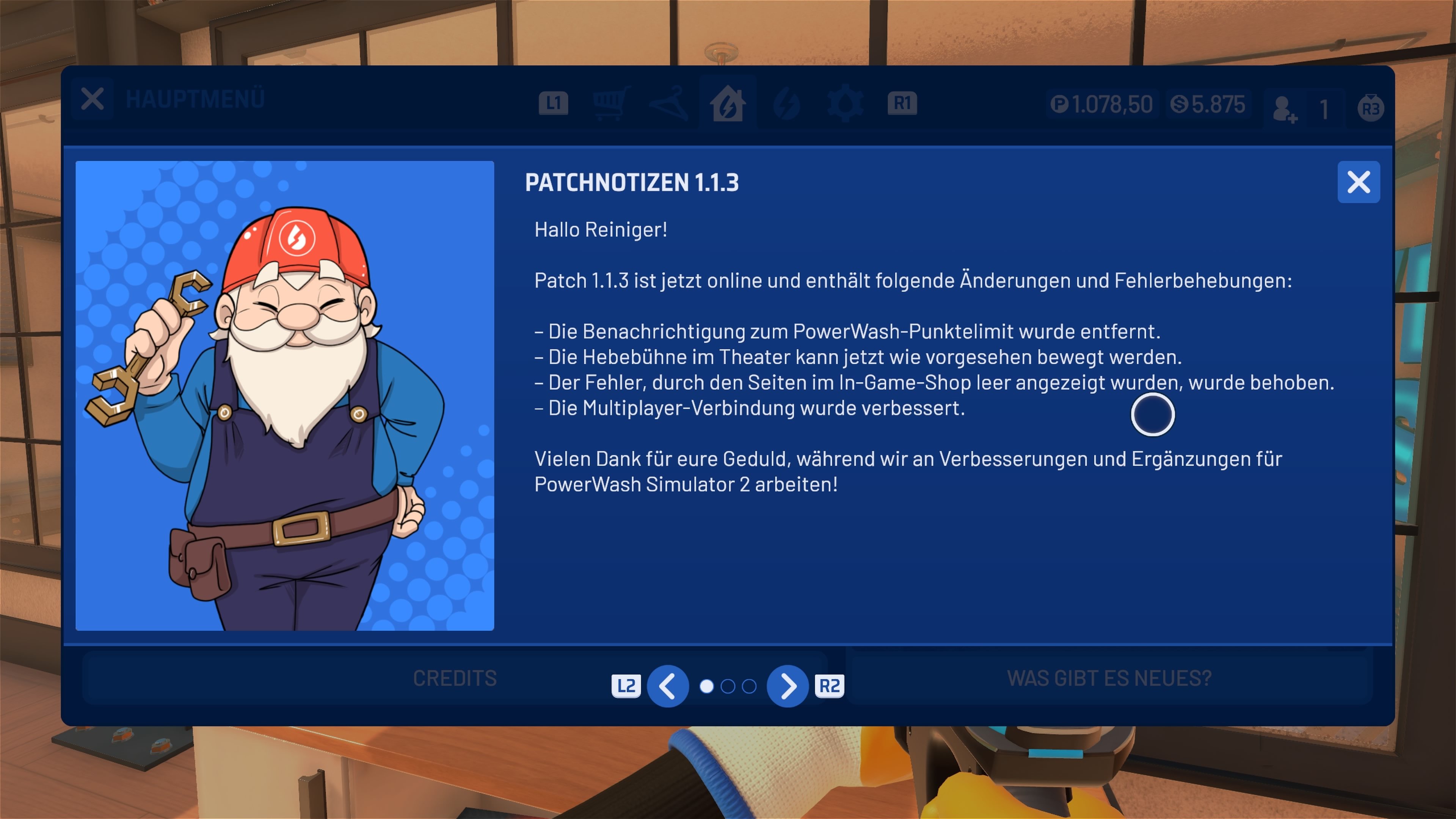Select the third page indicator dot
The image size is (1456, 819).
(x=750, y=686)
